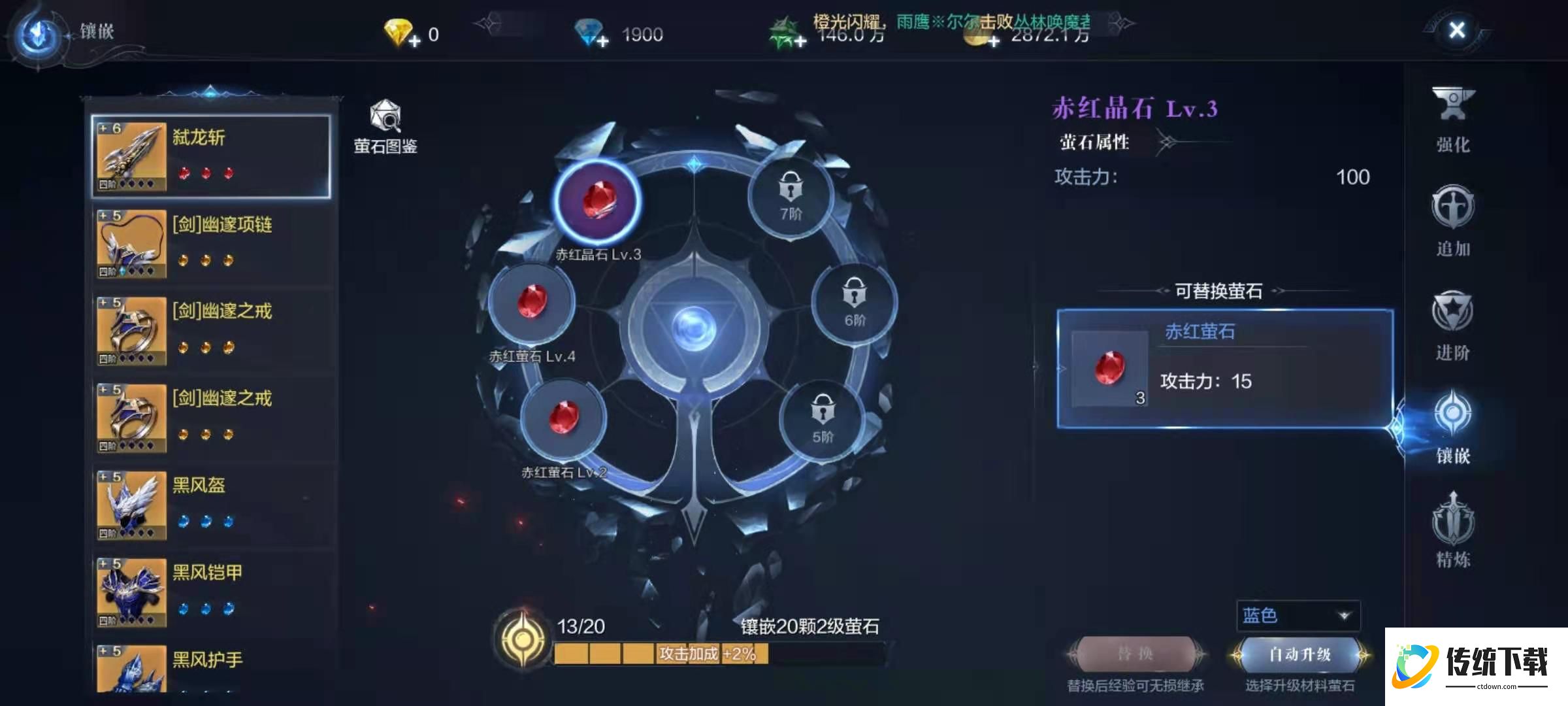Click the locked 6阶 gem slot
This screenshot has width=1568, height=706.
point(853,301)
